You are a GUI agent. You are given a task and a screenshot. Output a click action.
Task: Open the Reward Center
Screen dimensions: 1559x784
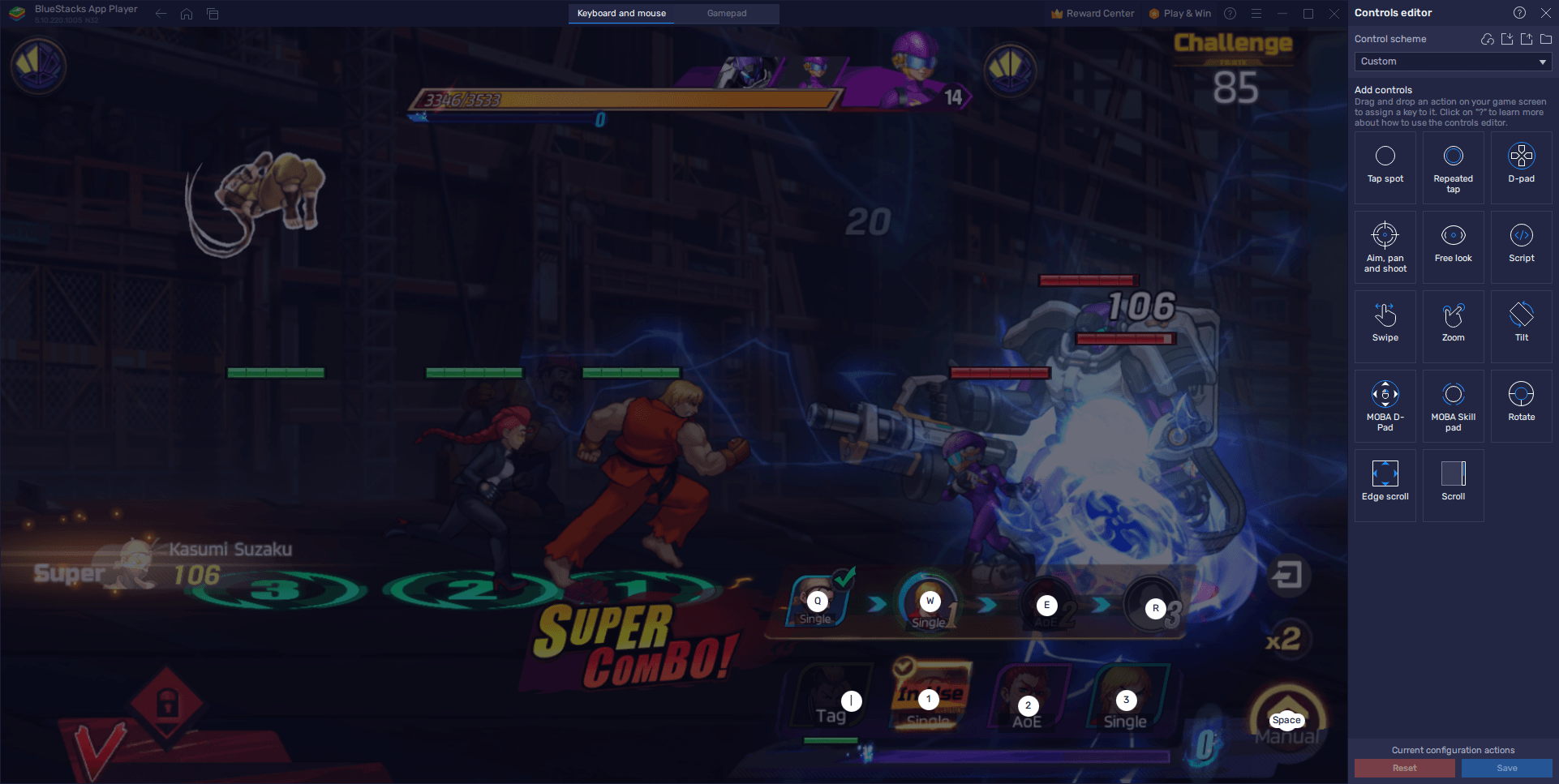pos(1093,13)
